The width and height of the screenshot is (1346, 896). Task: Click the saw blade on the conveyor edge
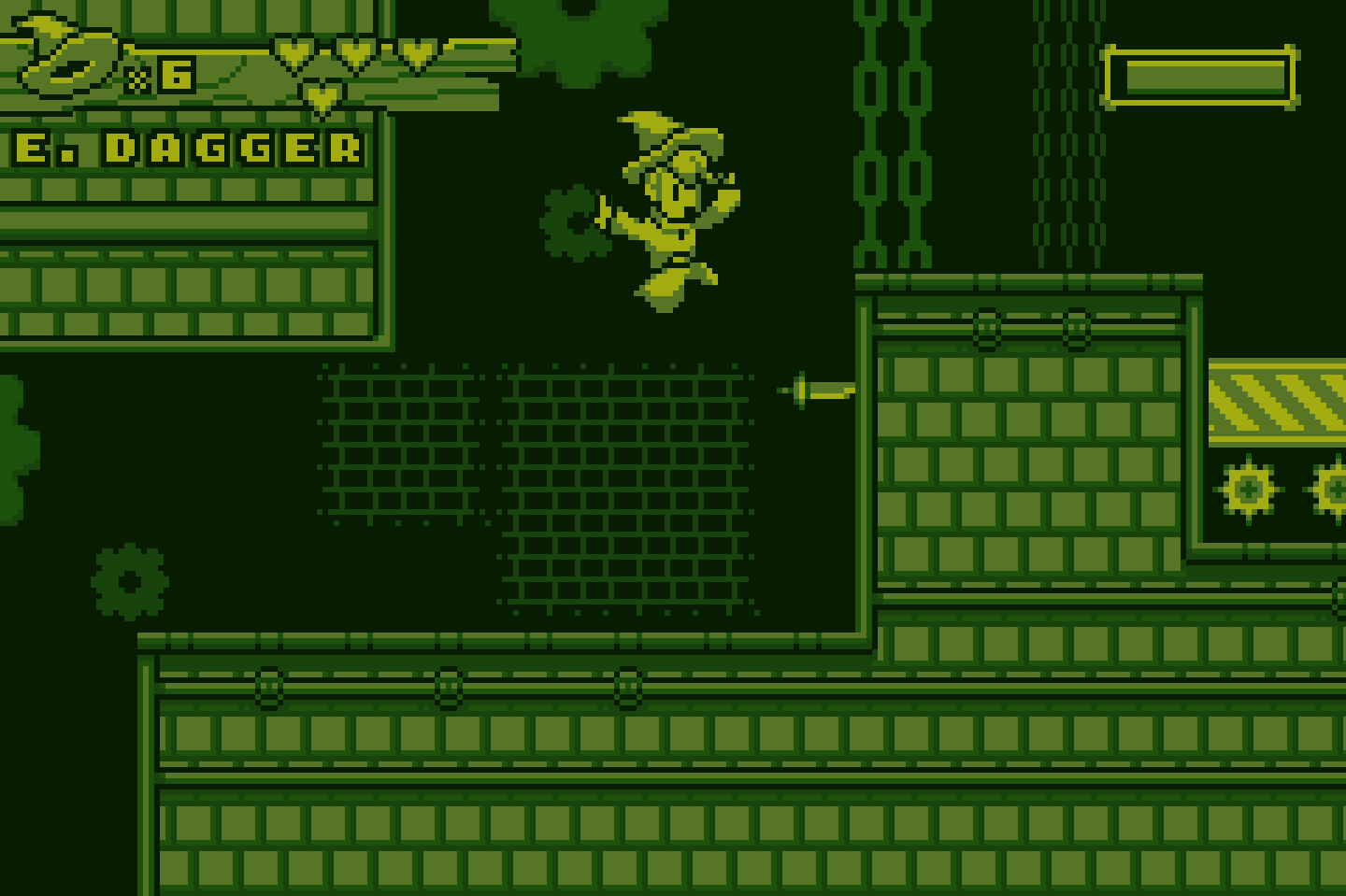click(x=1251, y=487)
